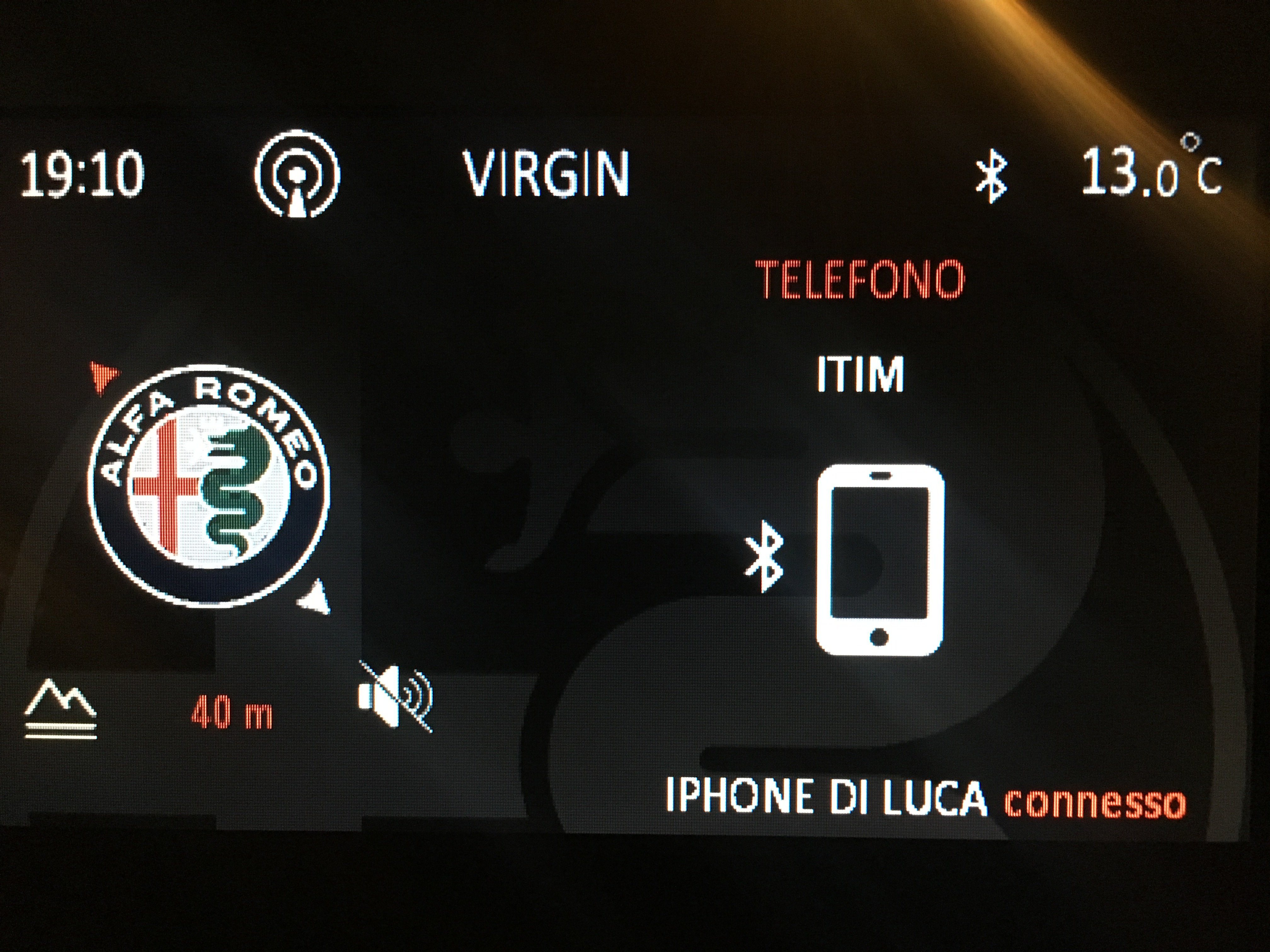This screenshot has width=1270, height=952.
Task: Tap the radio antenna source icon
Action: (x=297, y=175)
